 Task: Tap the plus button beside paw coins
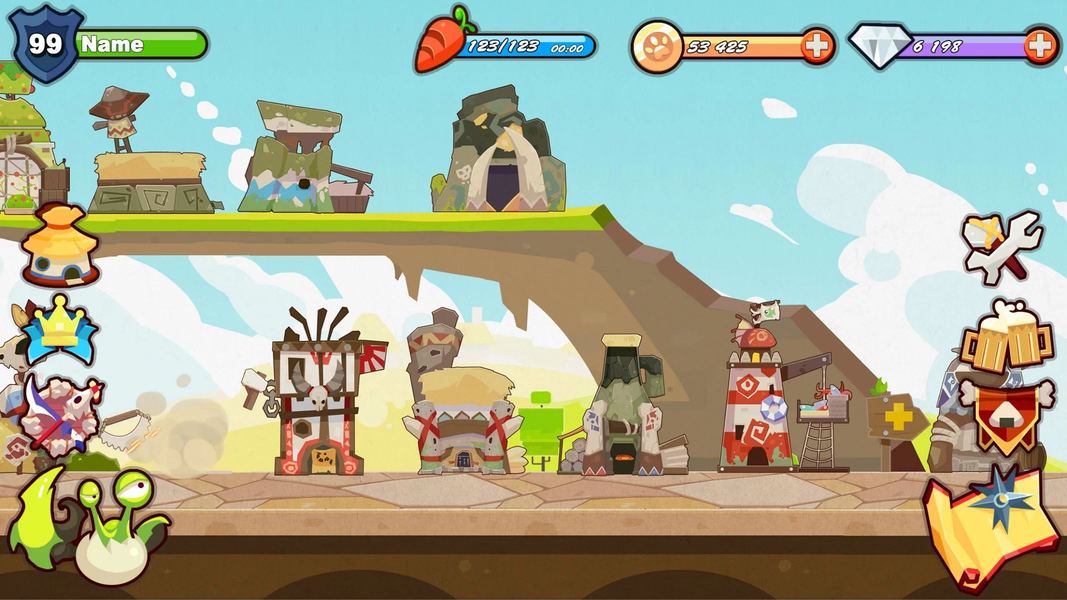pos(816,46)
